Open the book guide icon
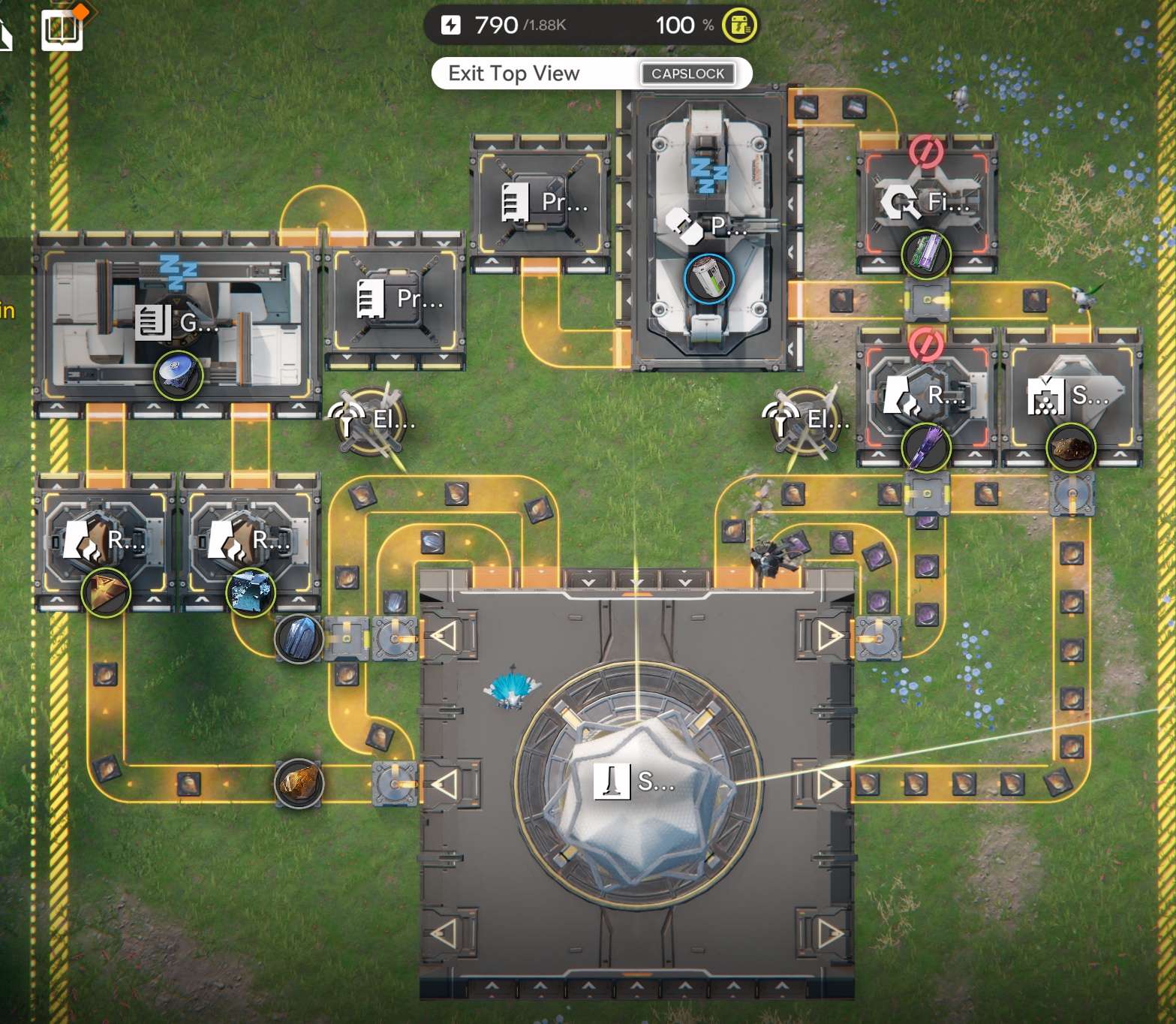 click(62, 30)
